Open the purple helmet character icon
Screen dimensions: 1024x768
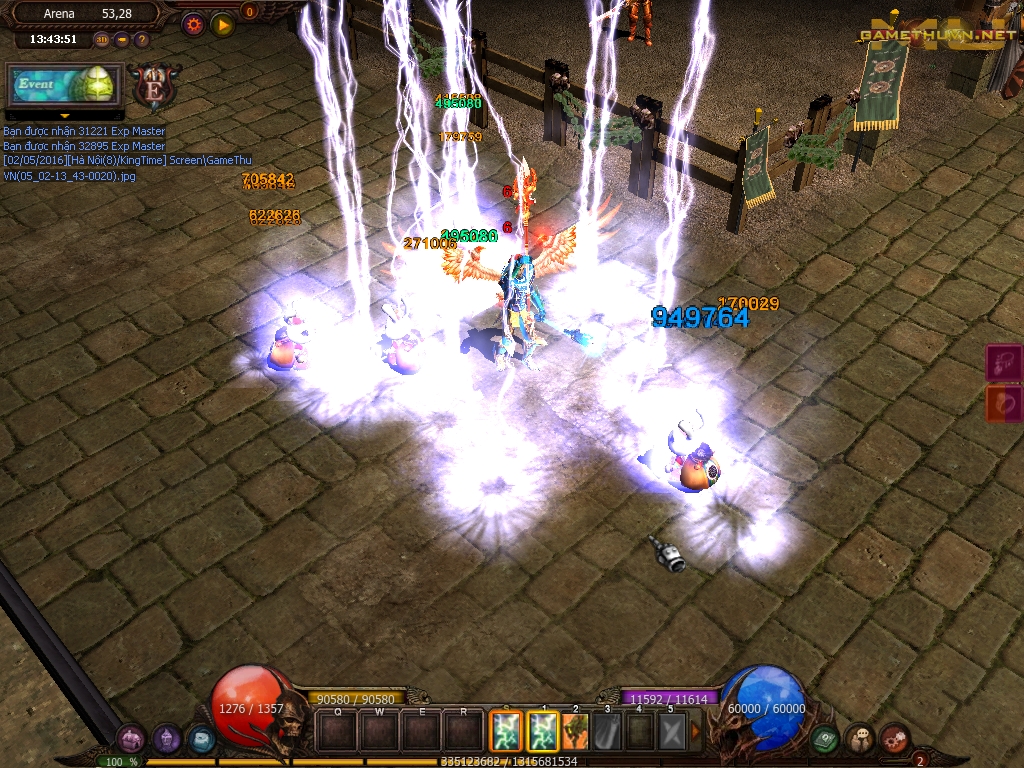(166, 739)
